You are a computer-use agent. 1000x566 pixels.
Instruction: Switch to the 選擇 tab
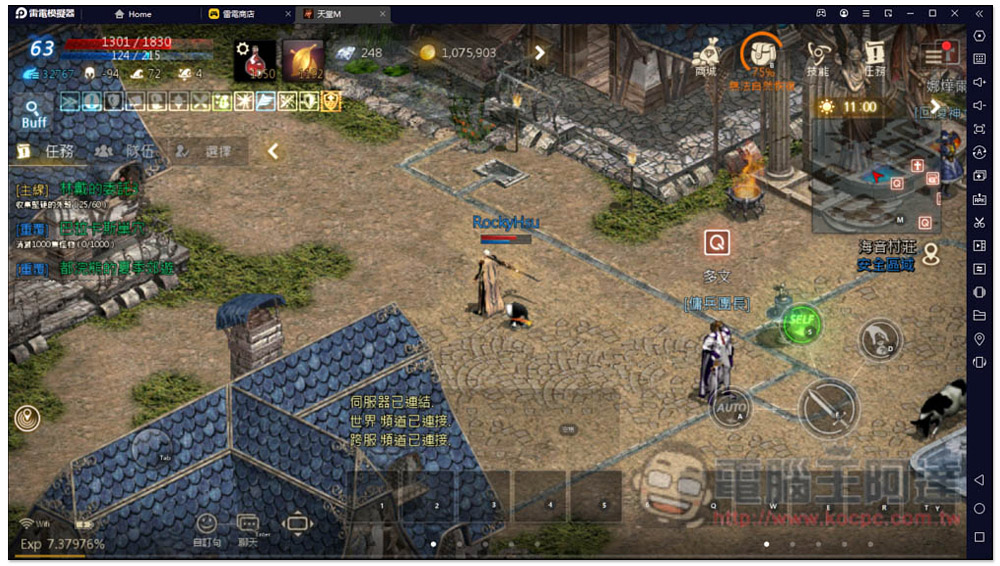(x=208, y=151)
